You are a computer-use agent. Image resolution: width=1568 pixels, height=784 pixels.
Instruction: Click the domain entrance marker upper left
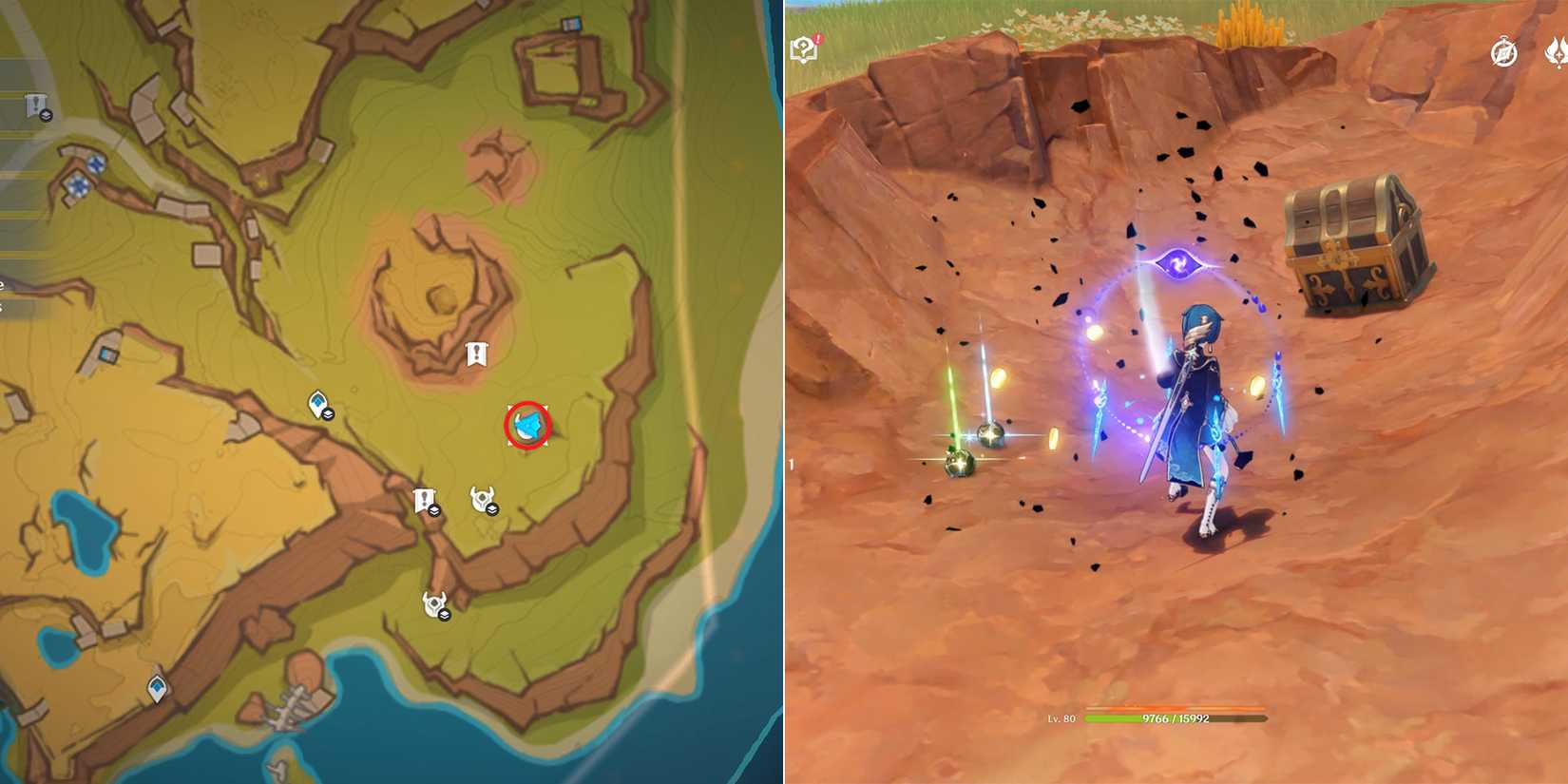95,164
